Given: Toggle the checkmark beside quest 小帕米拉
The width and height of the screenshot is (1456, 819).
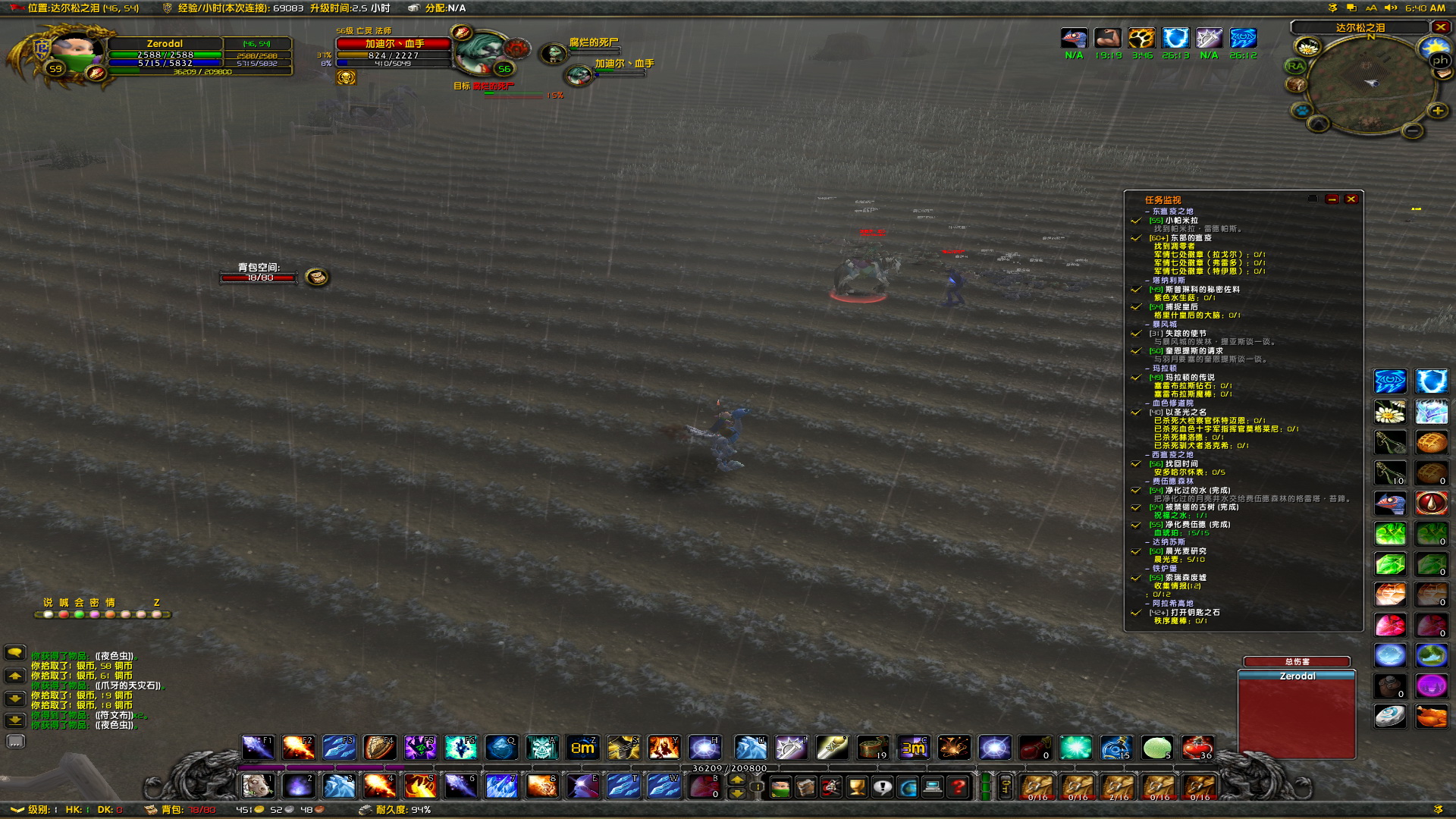Looking at the screenshot, I should coord(1135,221).
